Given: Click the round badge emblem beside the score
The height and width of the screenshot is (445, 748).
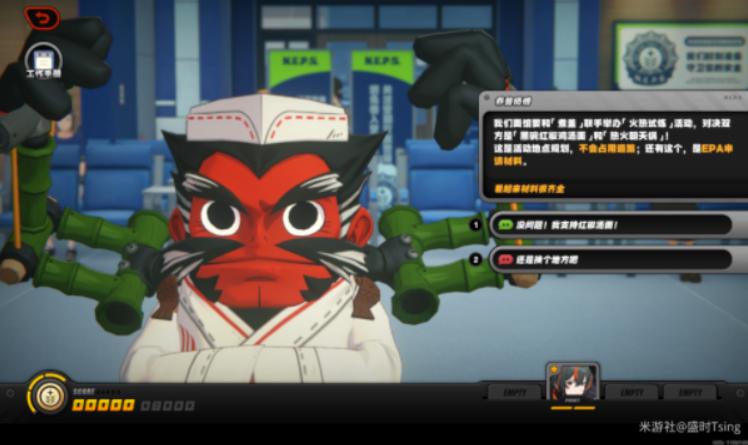Looking at the screenshot, I should pos(47,394).
